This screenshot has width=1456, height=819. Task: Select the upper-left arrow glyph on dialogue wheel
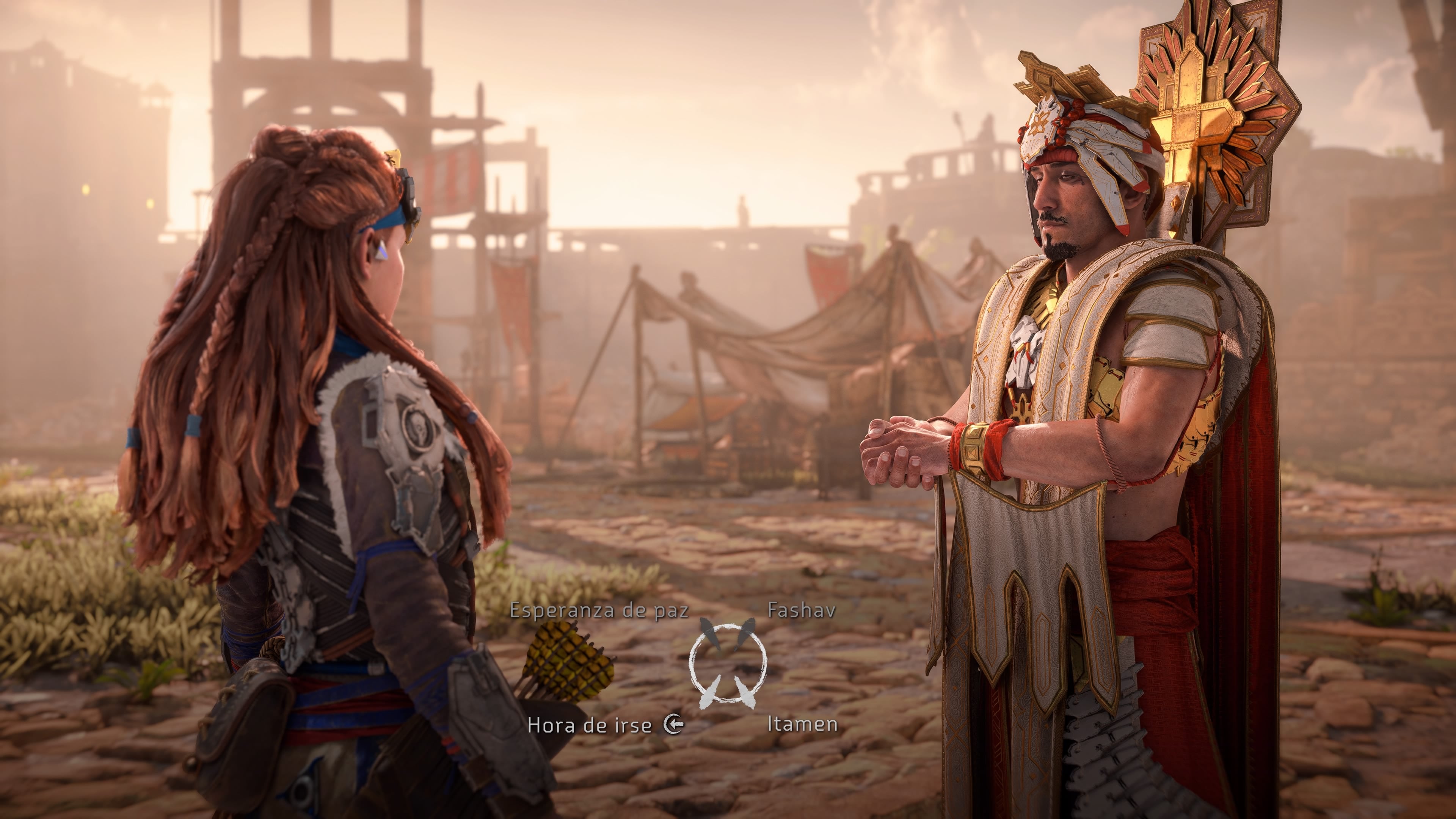(x=710, y=633)
